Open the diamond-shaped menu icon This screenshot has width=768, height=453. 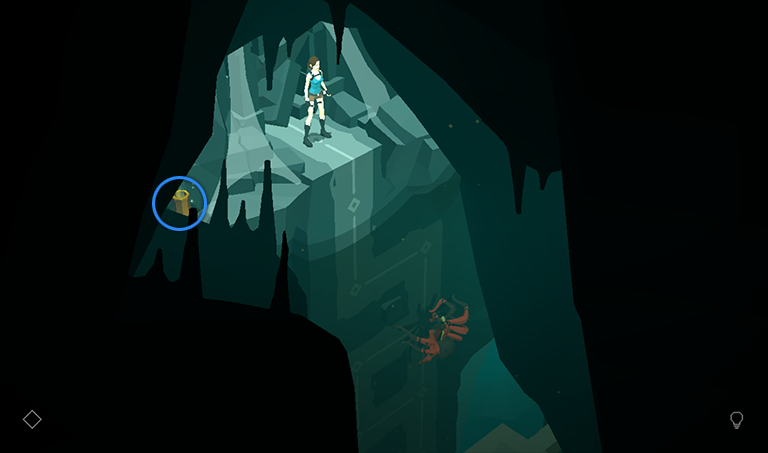click(32, 419)
